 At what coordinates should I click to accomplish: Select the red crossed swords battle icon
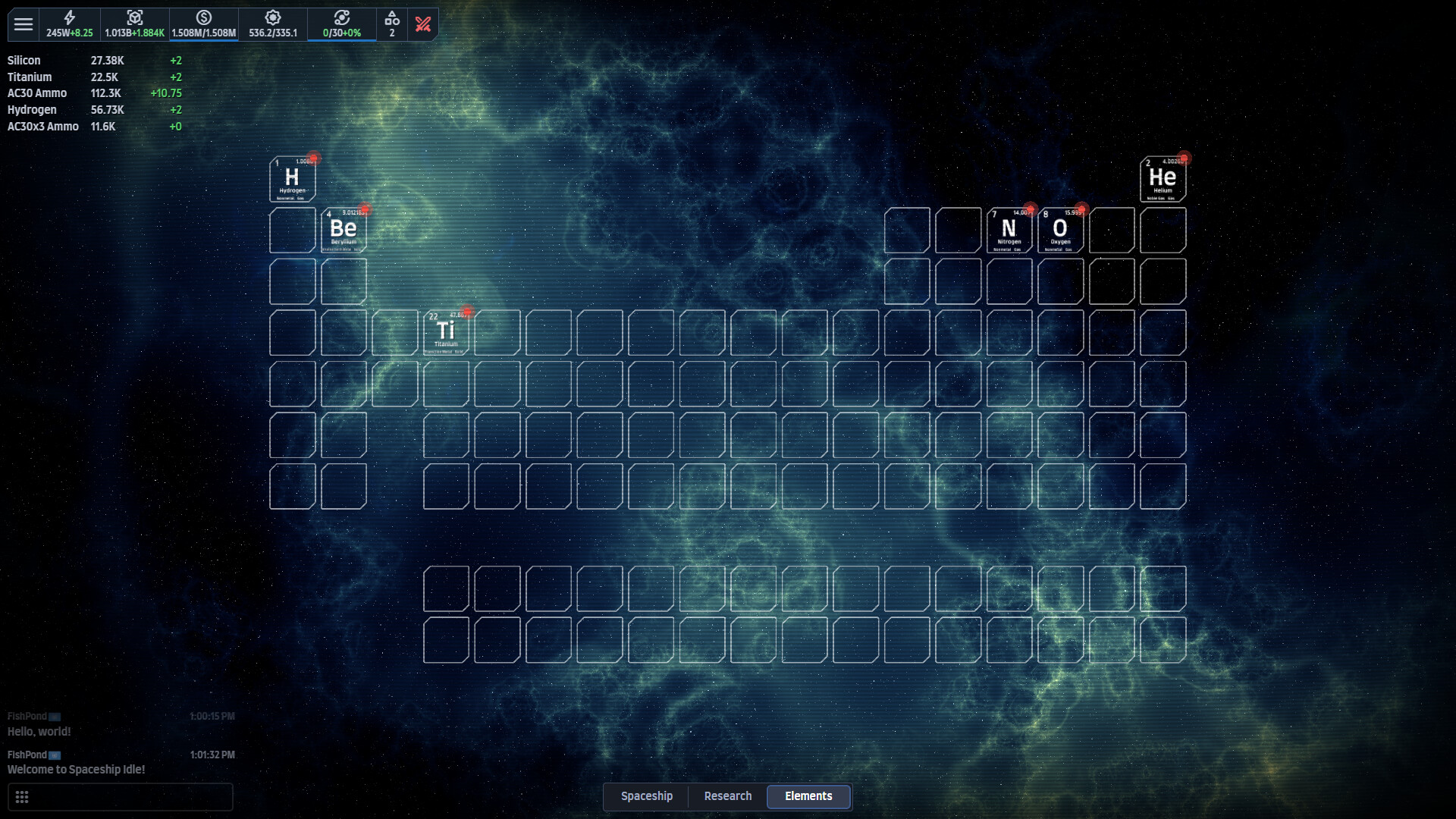(423, 23)
